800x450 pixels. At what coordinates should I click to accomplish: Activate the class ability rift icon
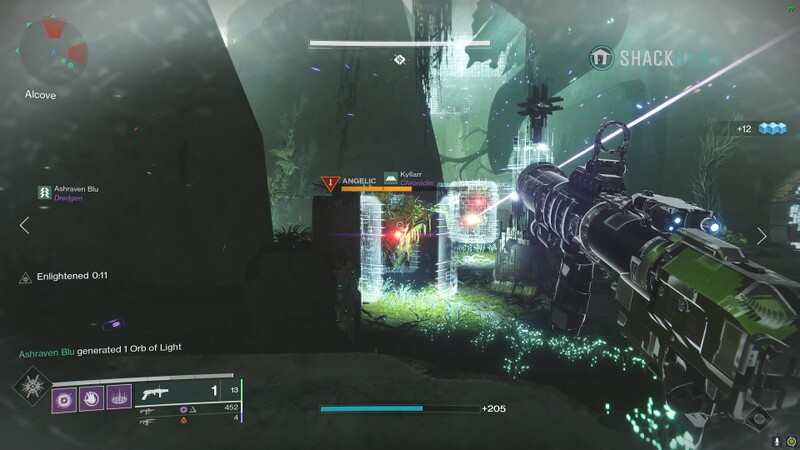119,398
